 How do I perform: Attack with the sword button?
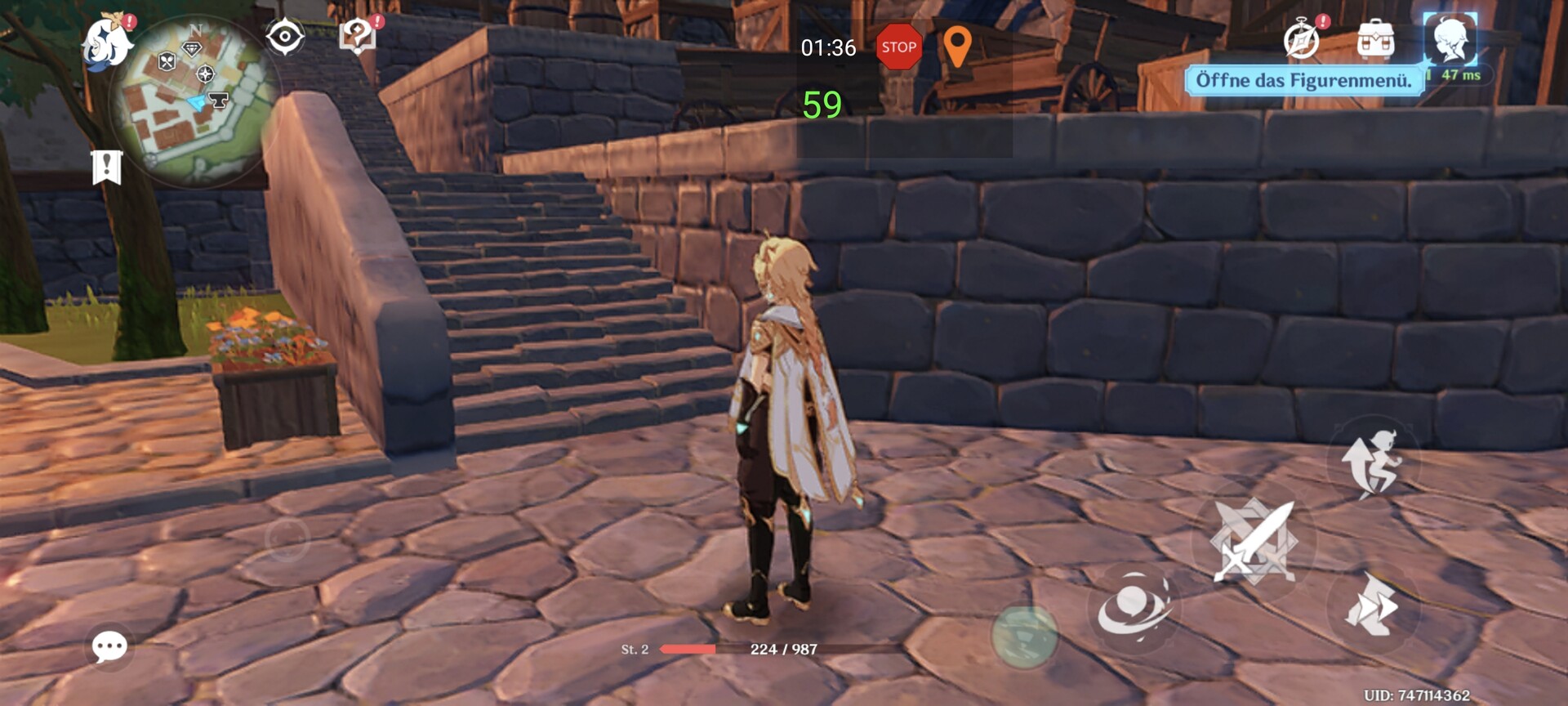click(1254, 541)
